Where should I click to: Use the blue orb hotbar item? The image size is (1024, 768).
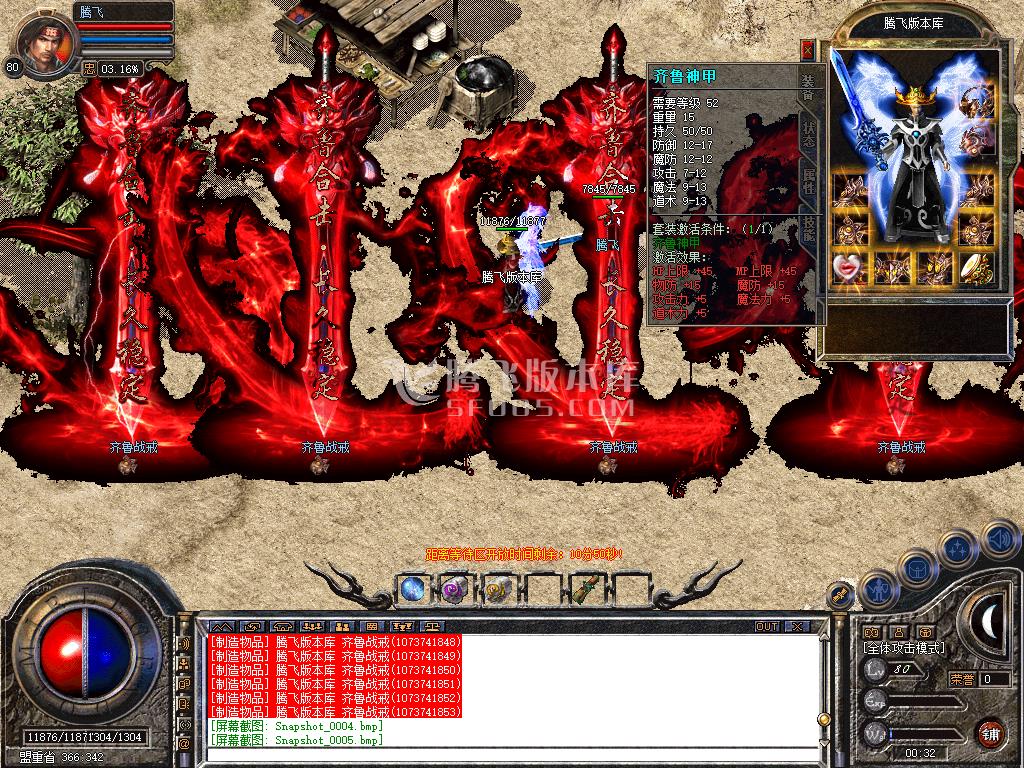click(412, 590)
